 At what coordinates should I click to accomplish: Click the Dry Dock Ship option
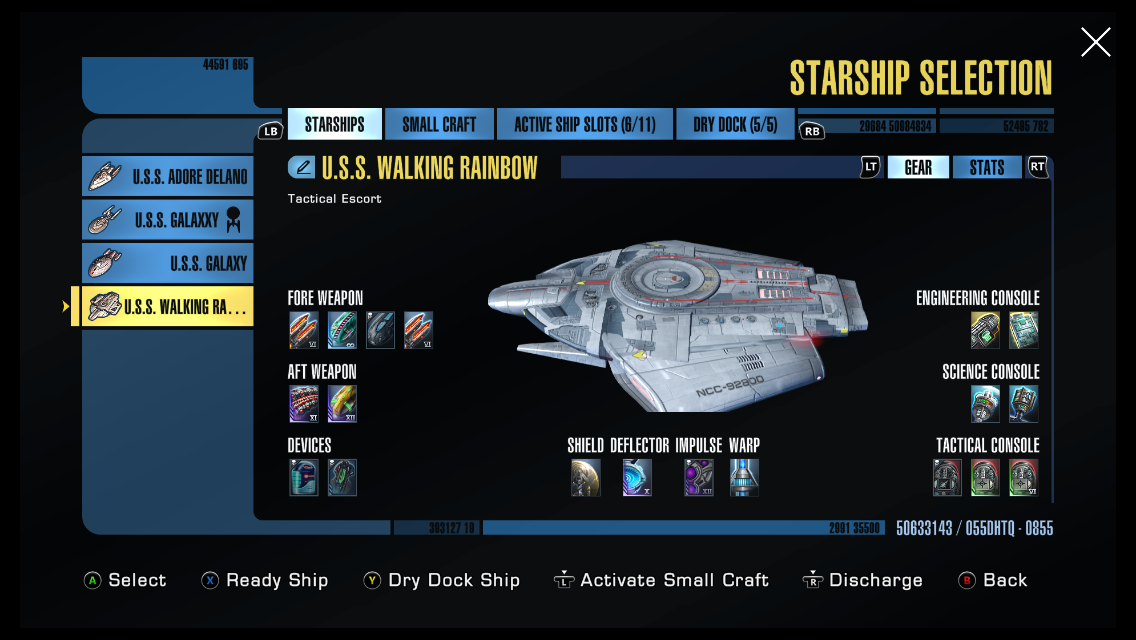pos(442,580)
